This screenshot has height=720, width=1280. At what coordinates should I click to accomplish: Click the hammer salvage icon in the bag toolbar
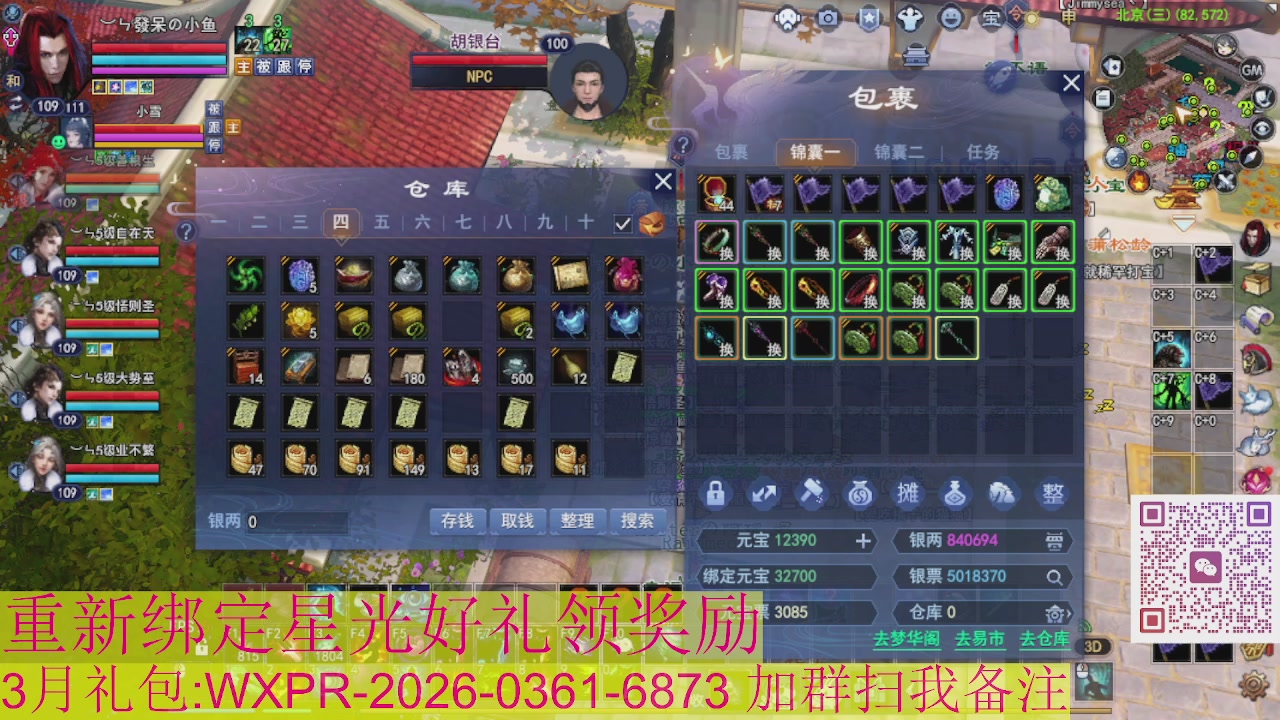coord(812,495)
